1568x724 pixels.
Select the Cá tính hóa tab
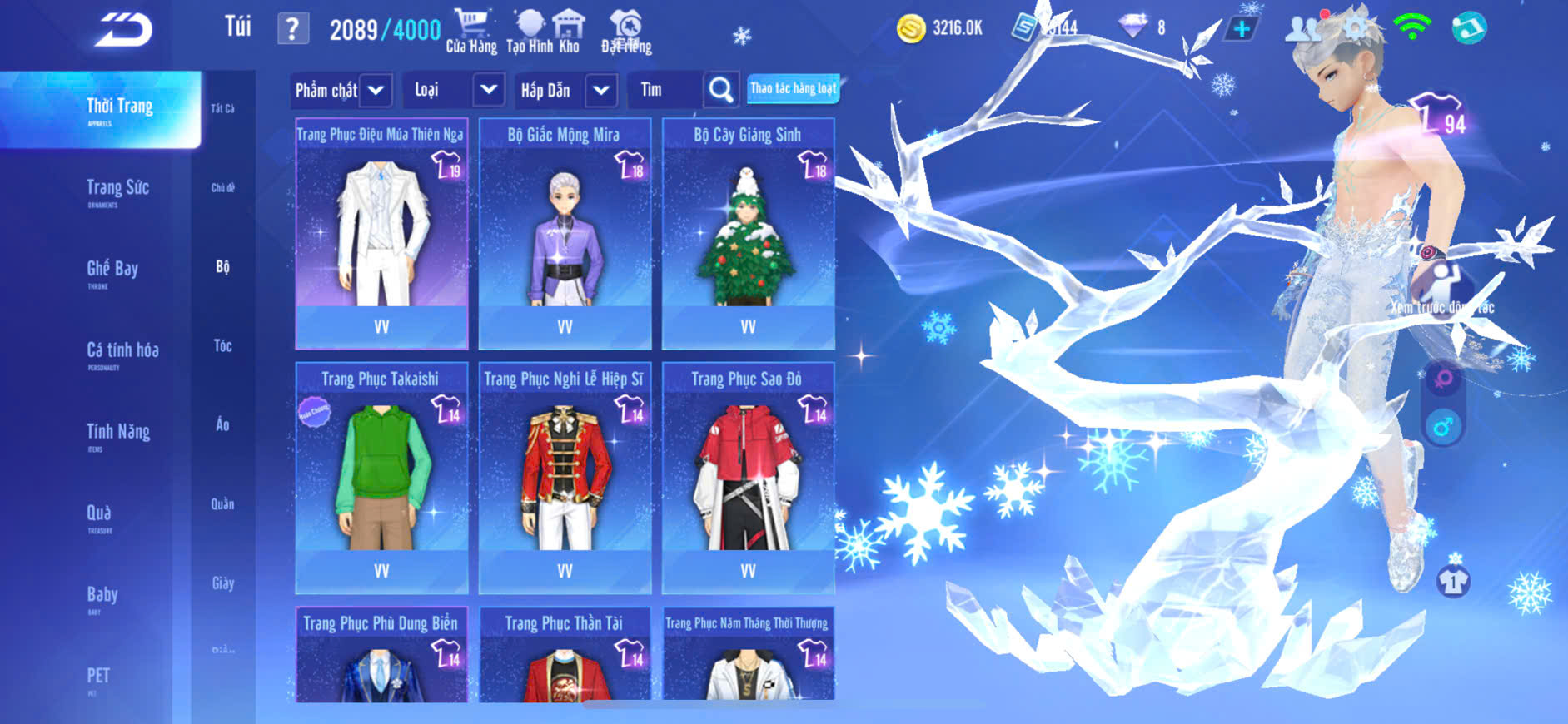coord(122,353)
